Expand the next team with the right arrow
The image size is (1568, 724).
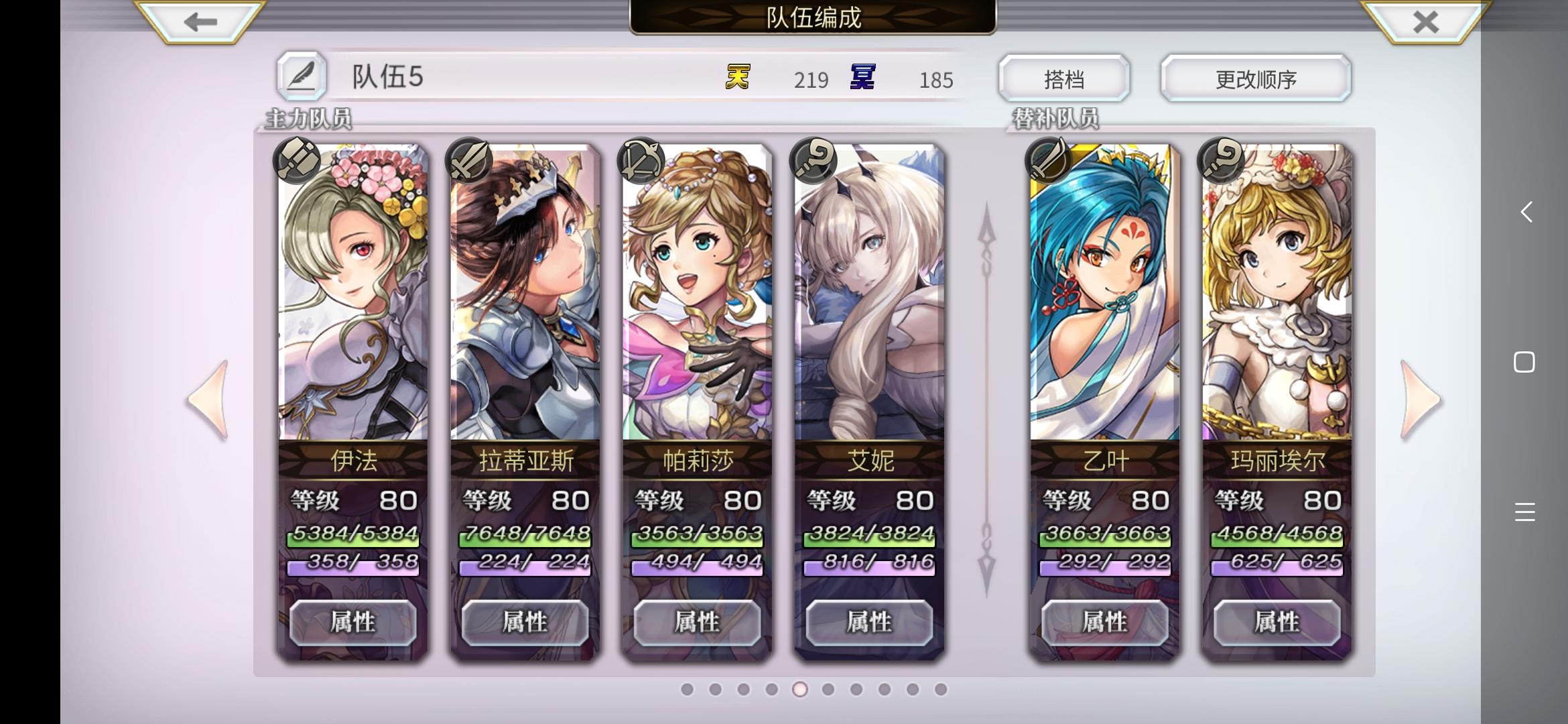point(1419,398)
